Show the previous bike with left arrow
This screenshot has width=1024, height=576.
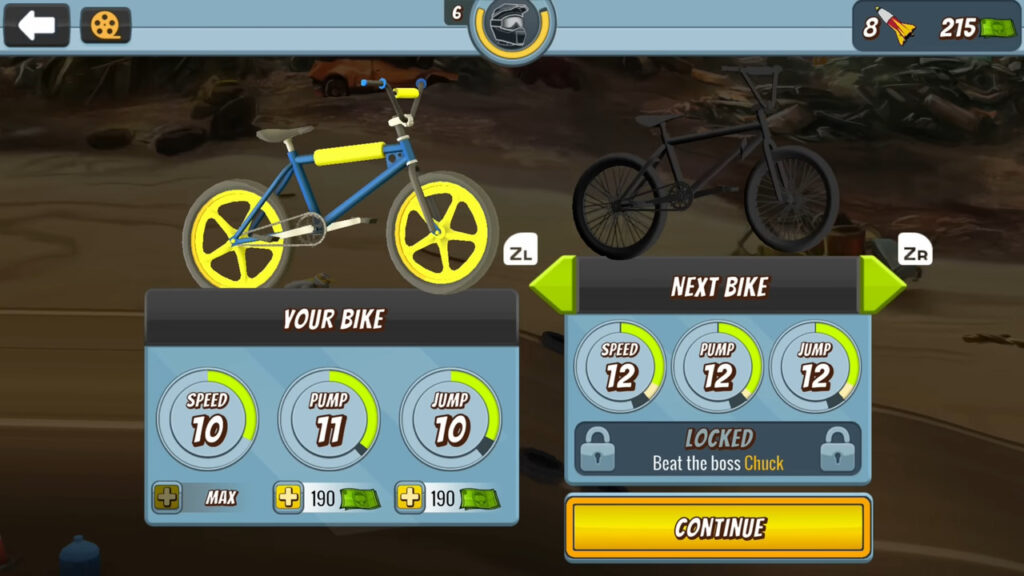[552, 286]
